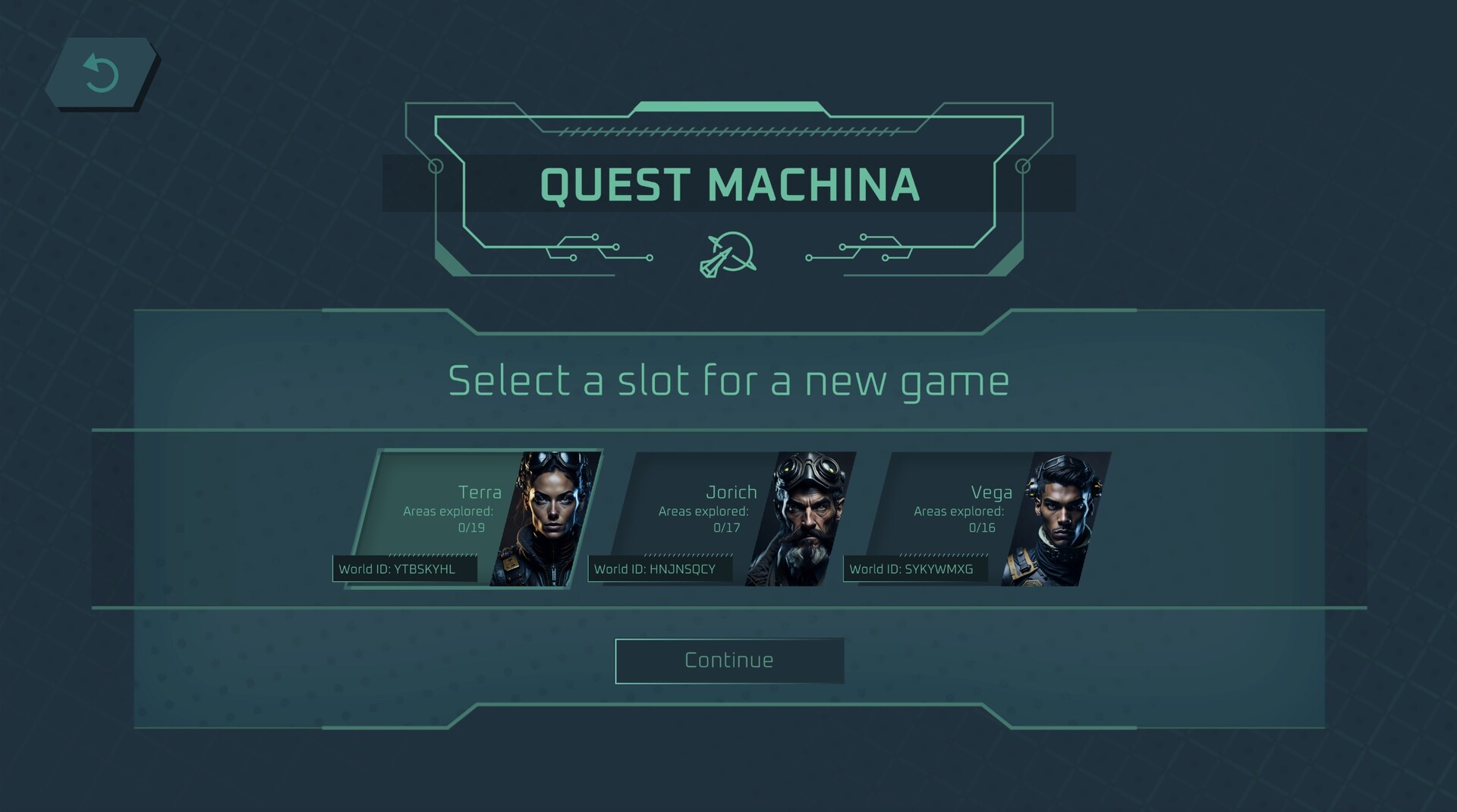The height and width of the screenshot is (812, 1457).
Task: Click the back arrow in the top-left corner
Action: point(101,74)
